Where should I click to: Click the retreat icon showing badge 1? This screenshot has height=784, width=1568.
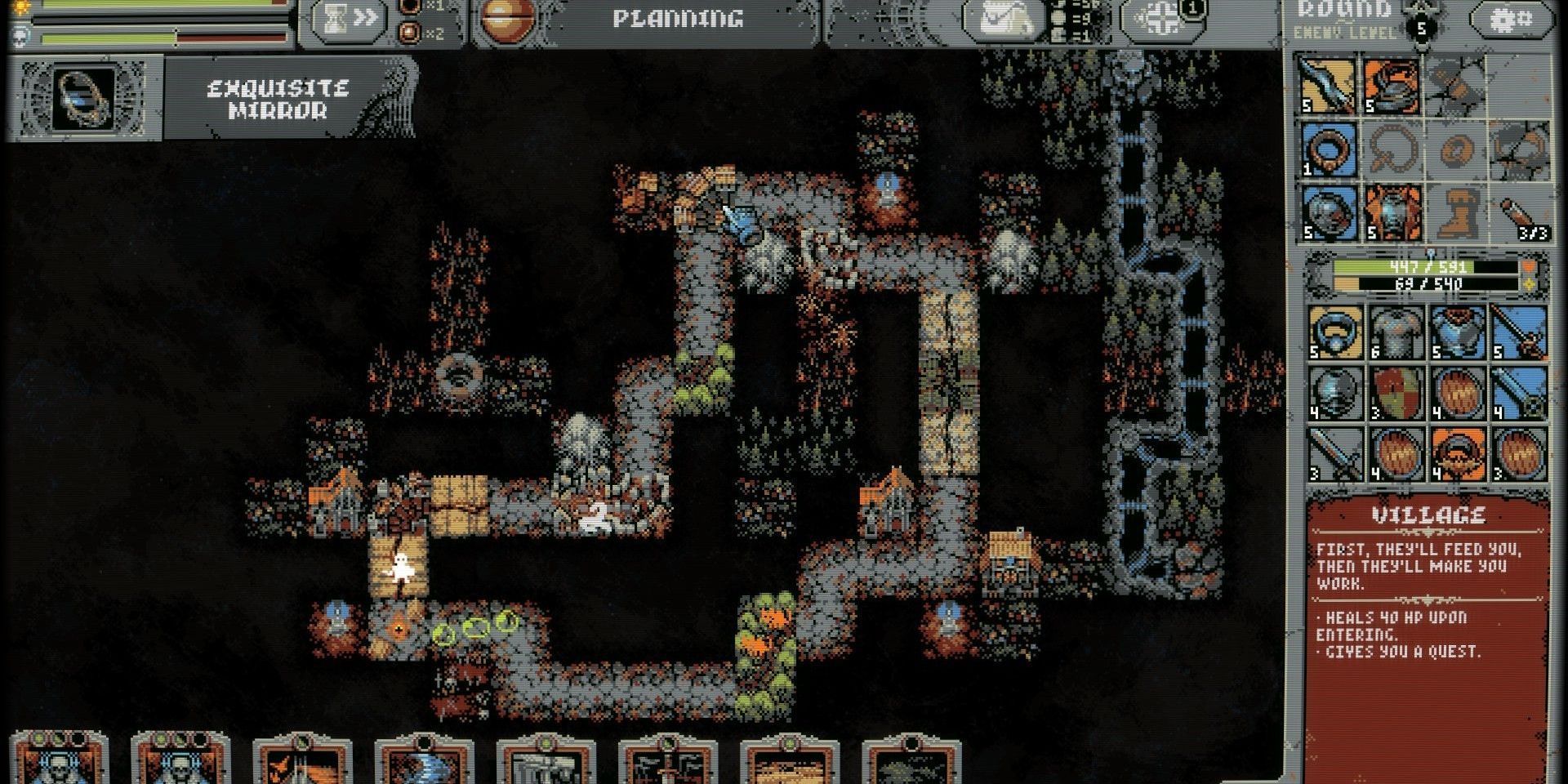[x=1163, y=18]
